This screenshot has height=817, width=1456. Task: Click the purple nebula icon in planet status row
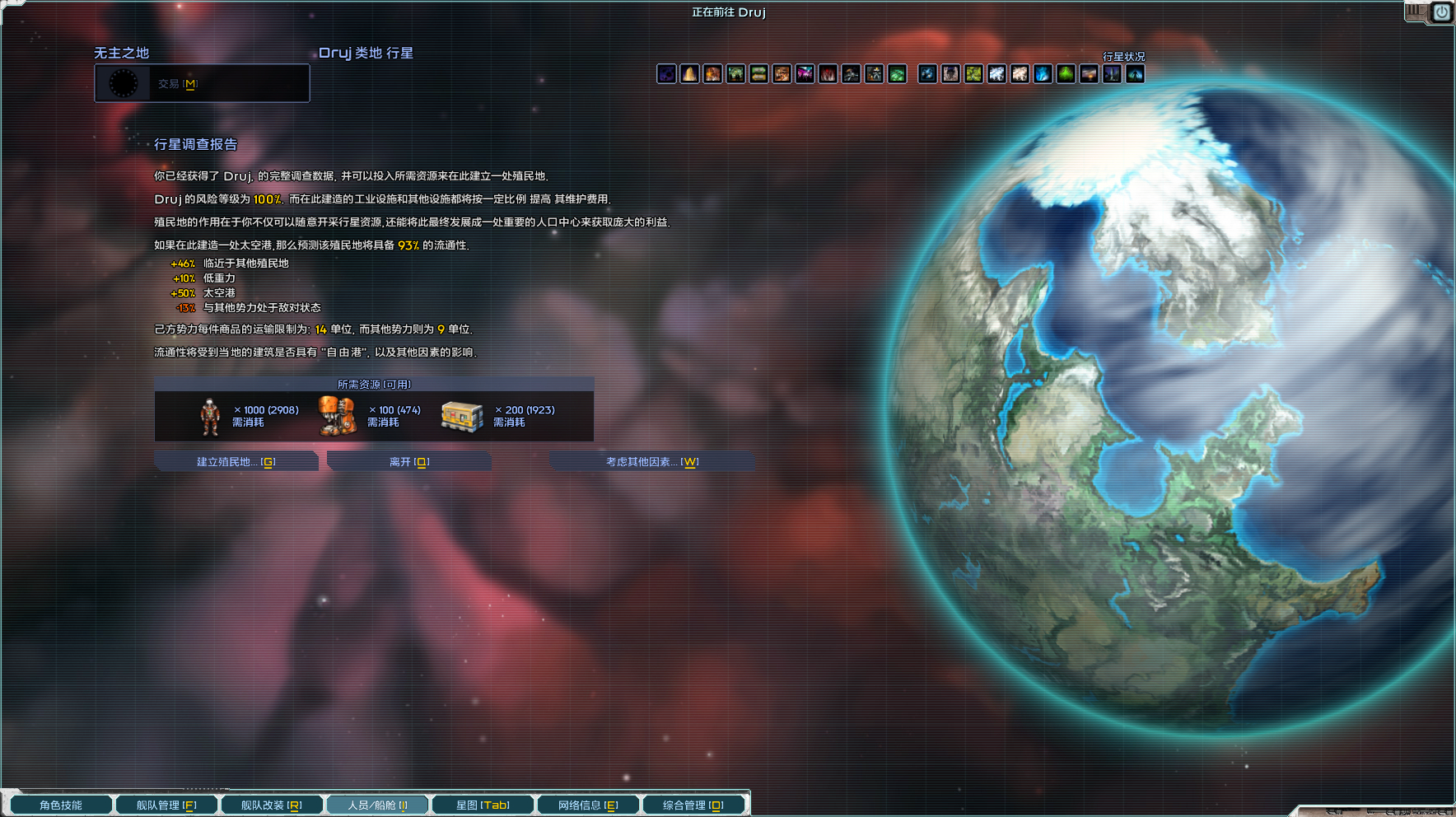point(667,74)
